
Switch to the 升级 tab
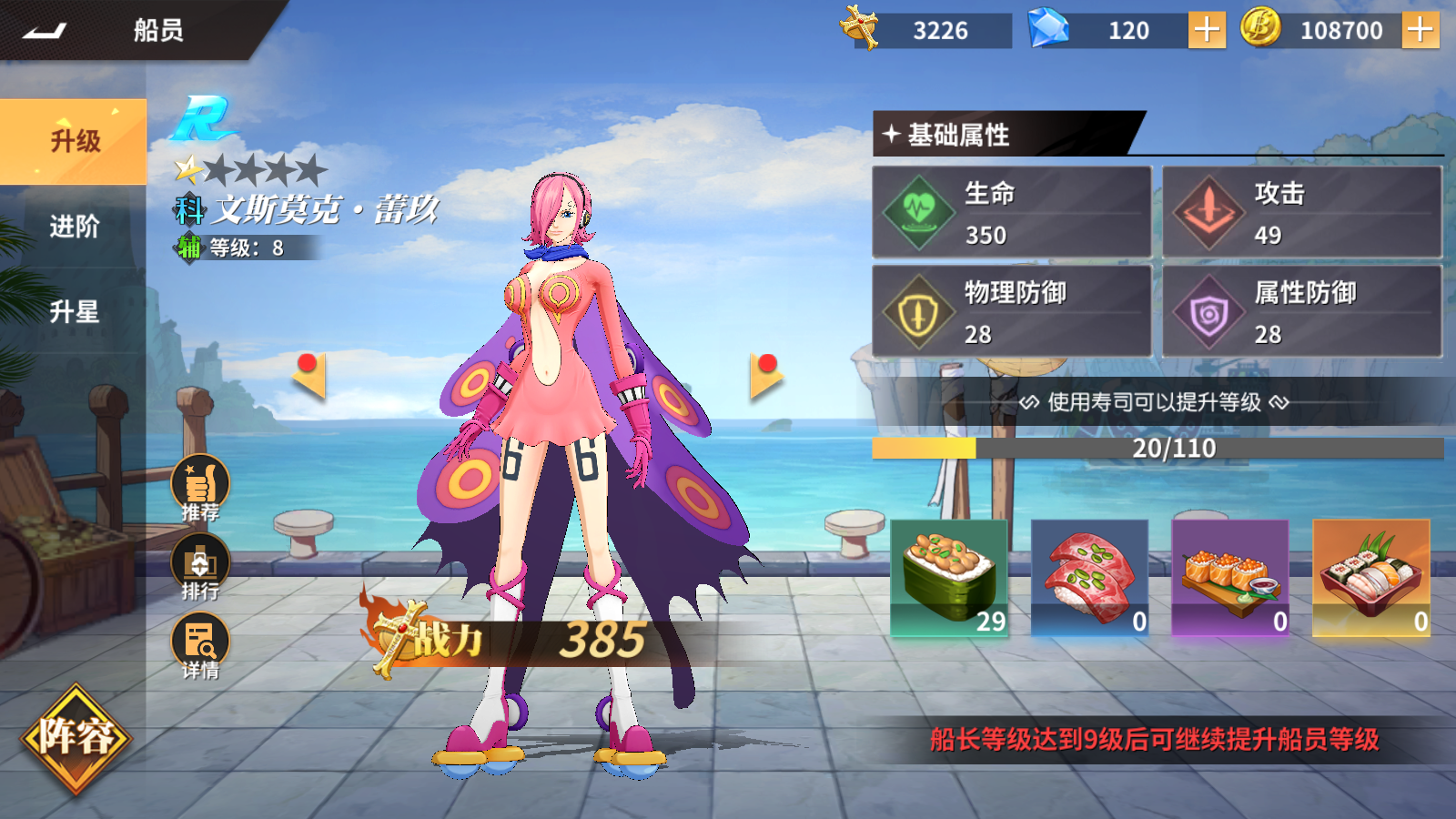click(74, 141)
